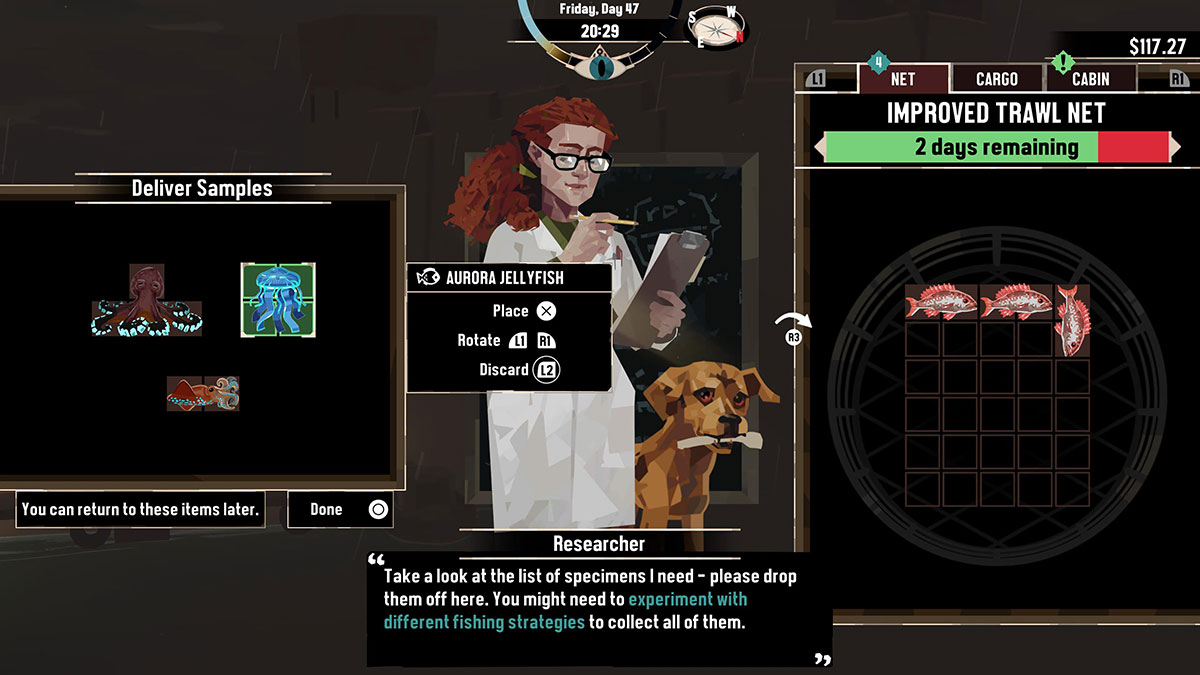Viewport: 1200px width, 675px height.
Task: Select the Aurora Jellyfish sample
Action: tap(278, 299)
